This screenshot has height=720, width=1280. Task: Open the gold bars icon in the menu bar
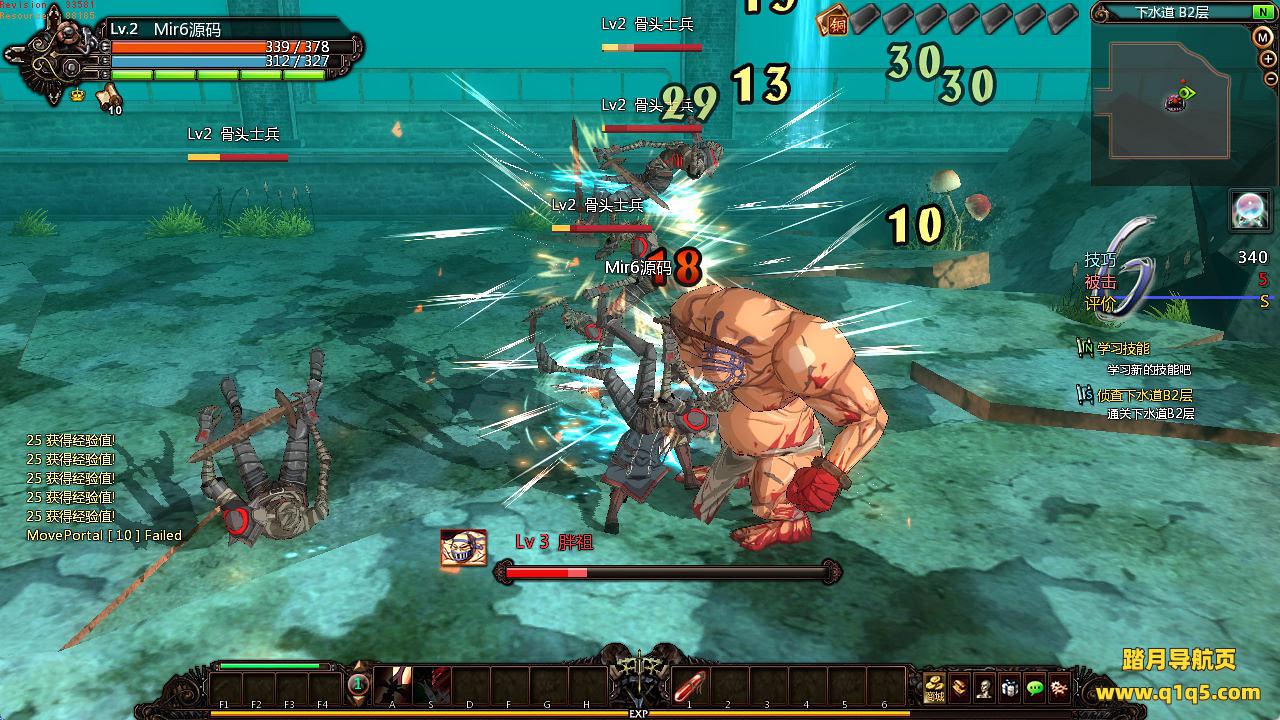click(960, 687)
